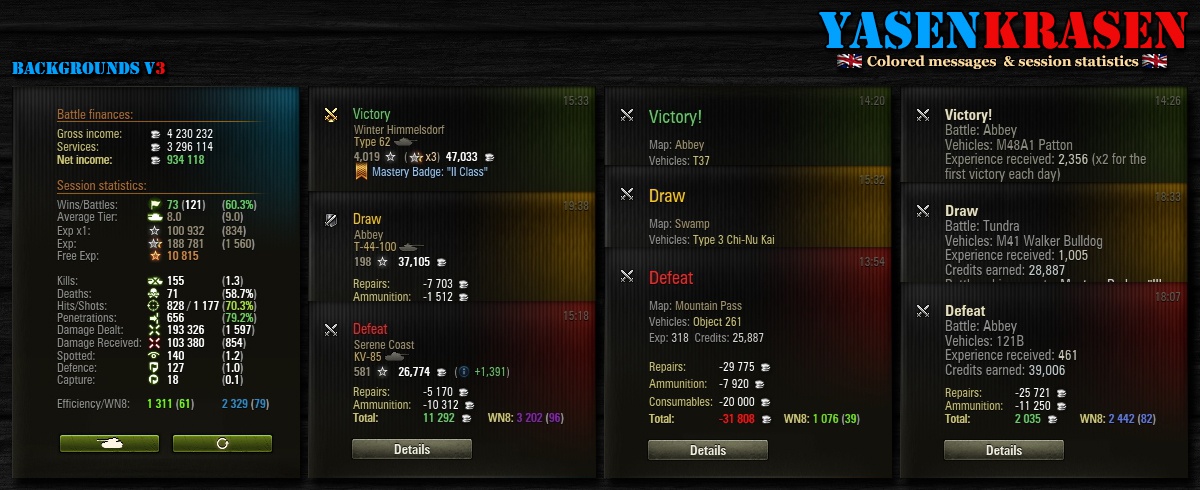The width and height of the screenshot is (1200, 490).
Task: Click the green tank icon button
Action: (109, 443)
